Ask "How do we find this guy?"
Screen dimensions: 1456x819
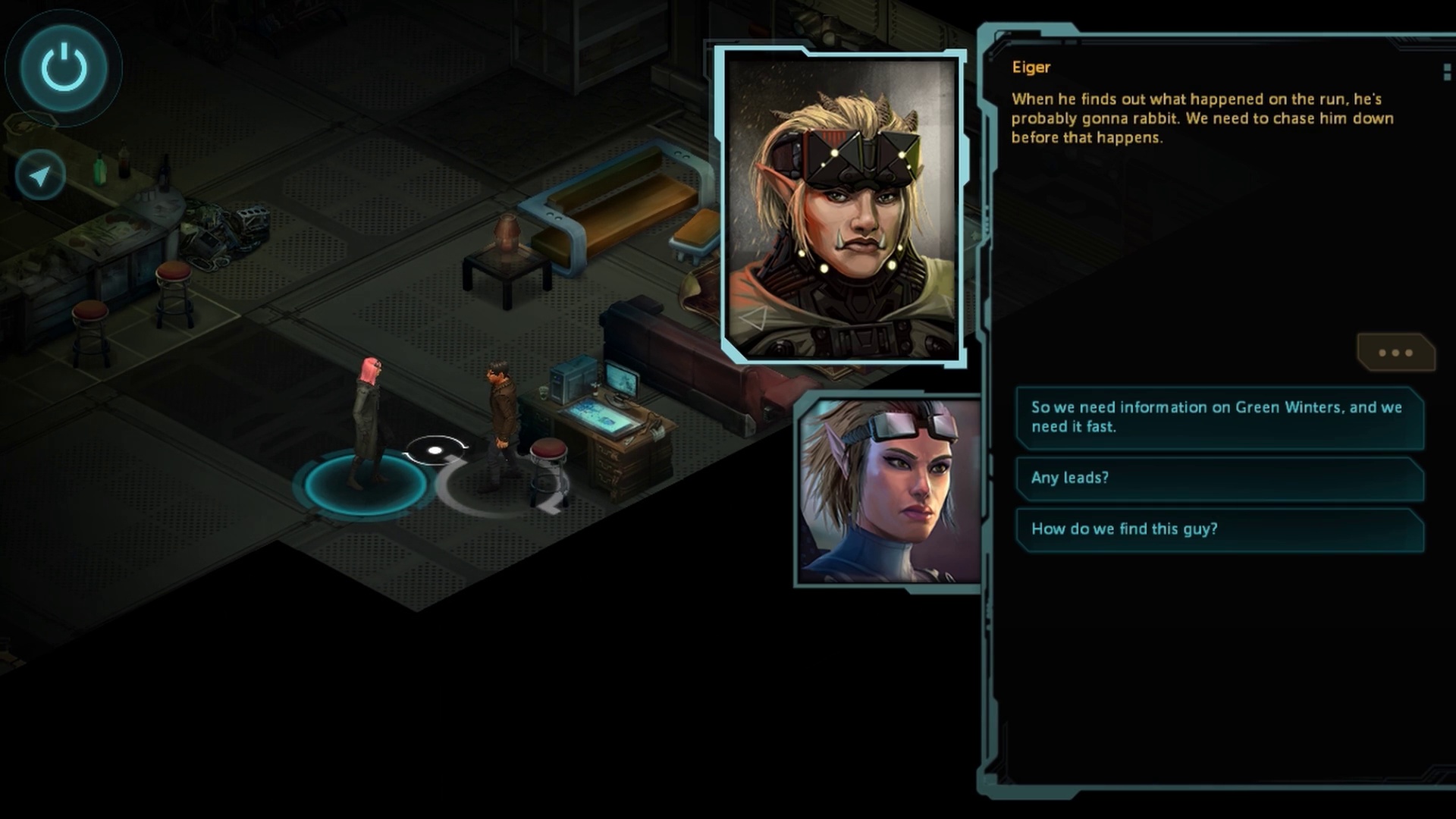[x=1219, y=529]
